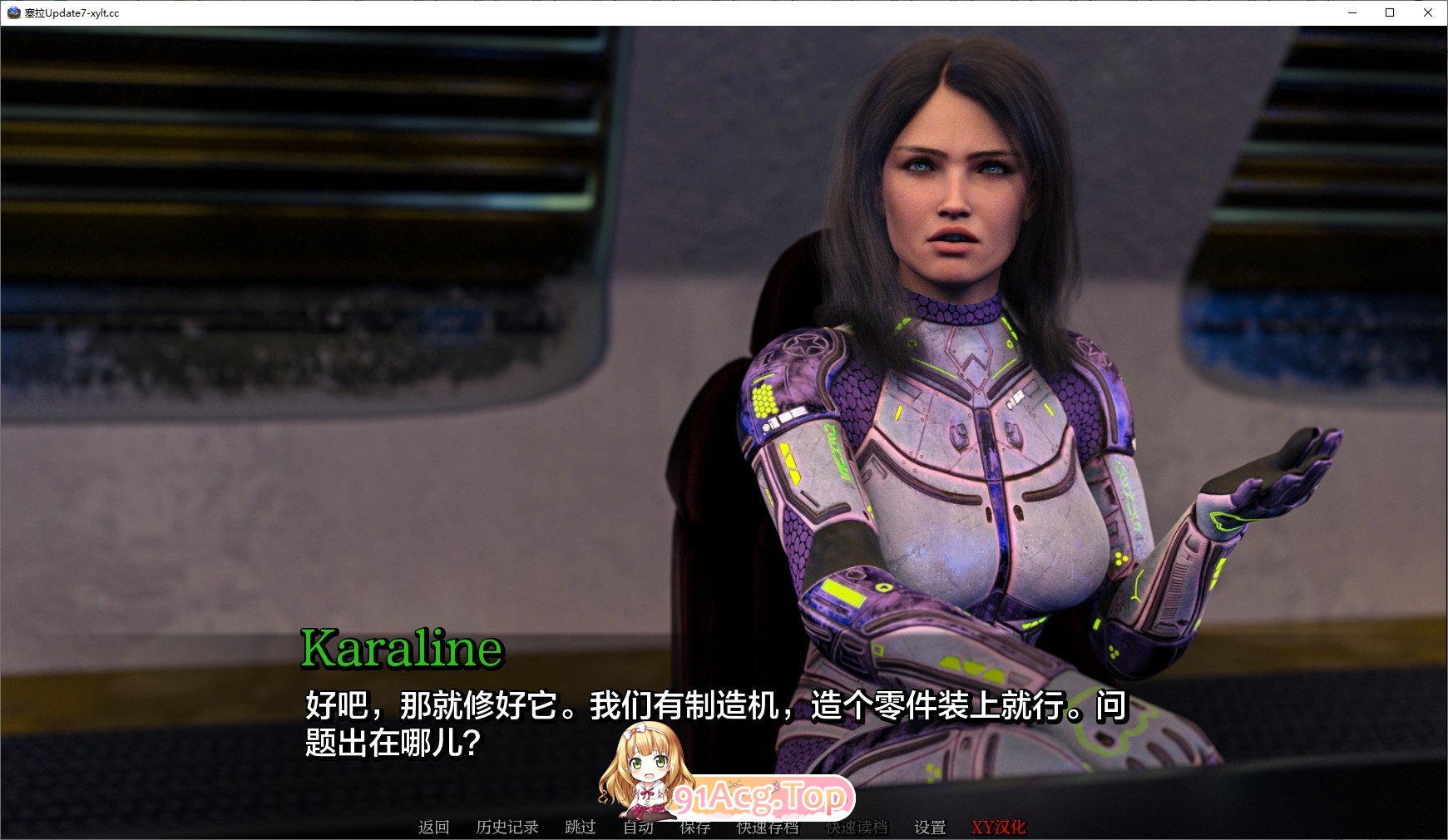Viewport: 1448px width, 840px height.
Task: Click 返回 to roll back the story
Action: (433, 828)
